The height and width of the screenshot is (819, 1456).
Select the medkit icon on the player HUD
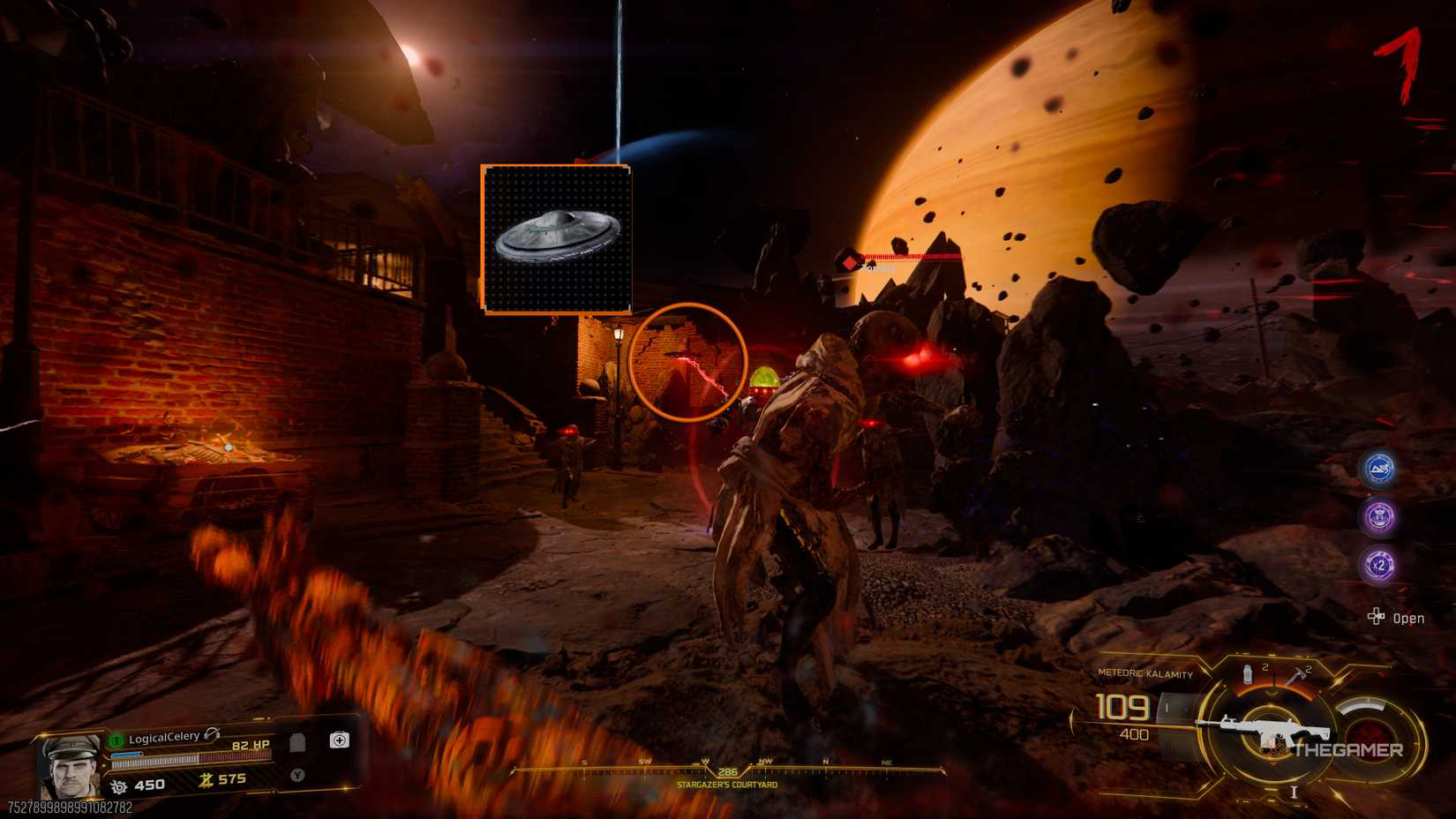(x=340, y=740)
